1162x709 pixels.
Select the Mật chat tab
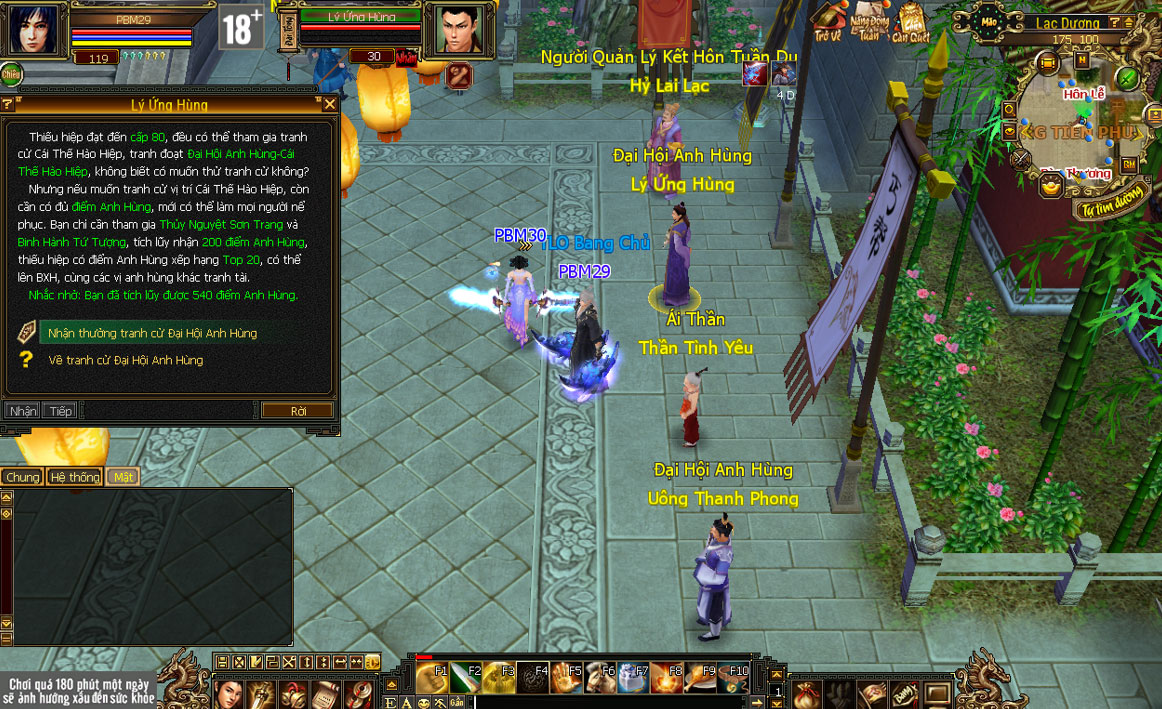[x=123, y=477]
